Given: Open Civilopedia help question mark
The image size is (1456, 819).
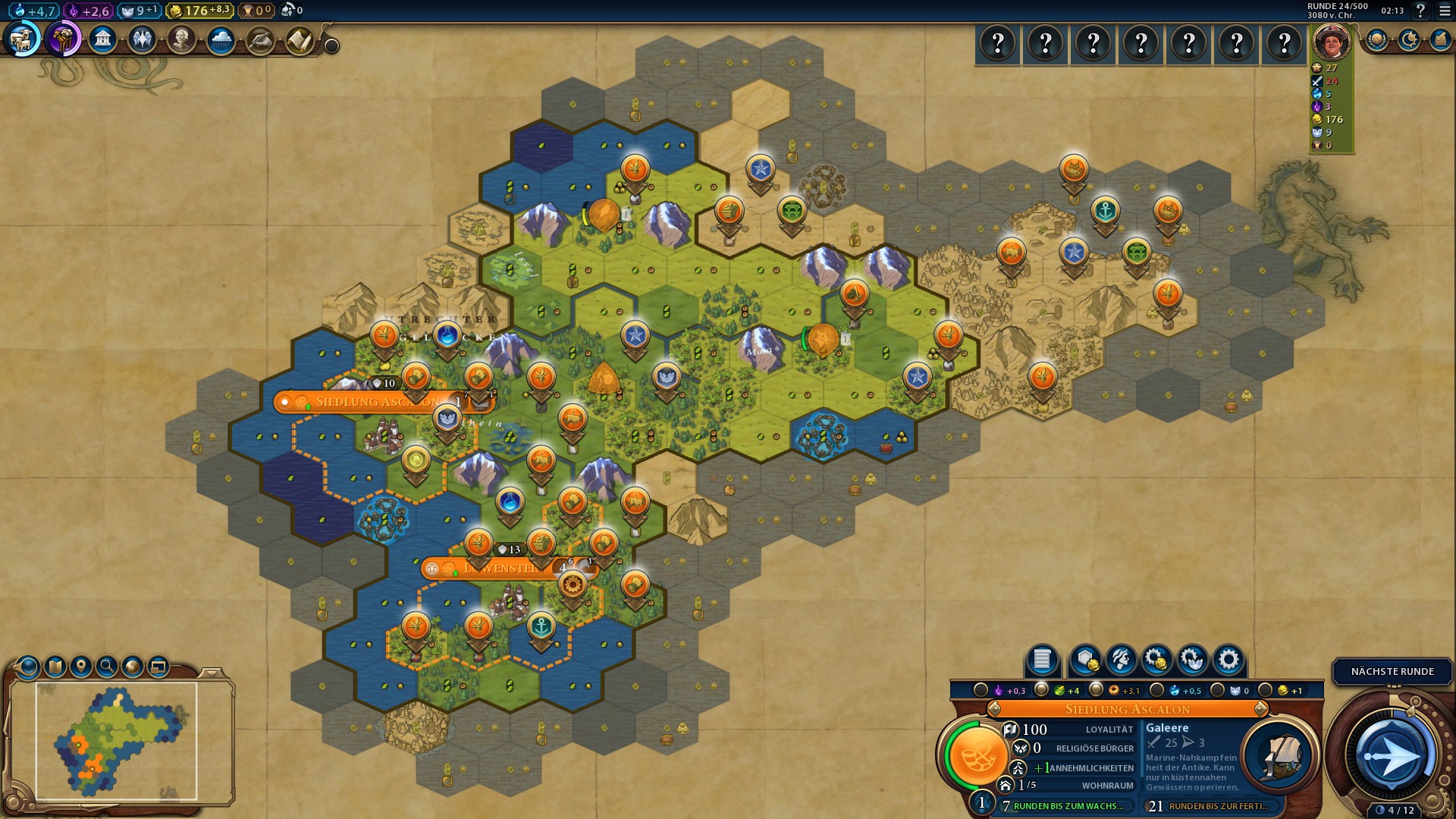Looking at the screenshot, I should 1420,11.
